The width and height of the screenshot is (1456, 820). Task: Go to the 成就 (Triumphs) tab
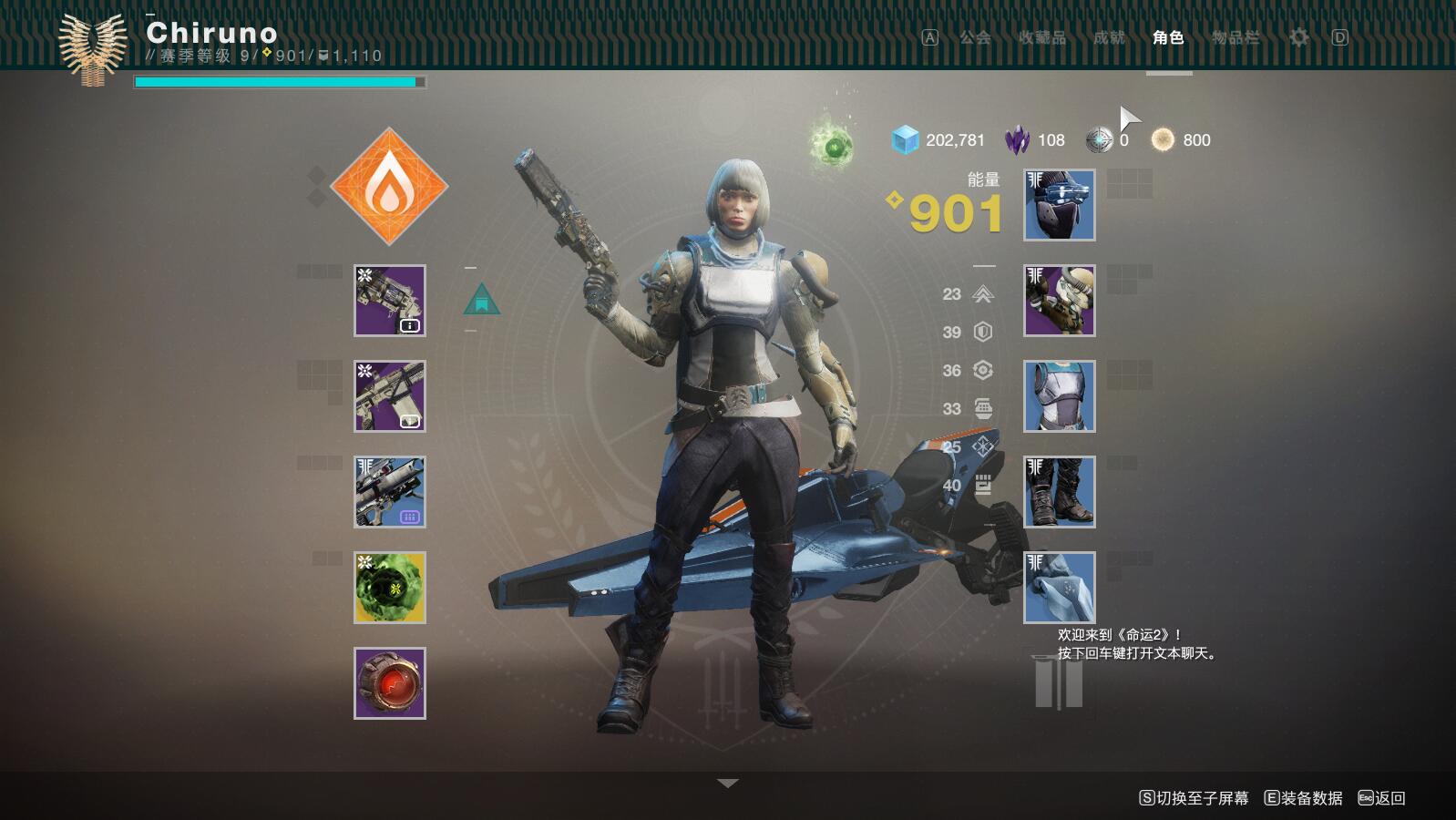click(x=1109, y=37)
